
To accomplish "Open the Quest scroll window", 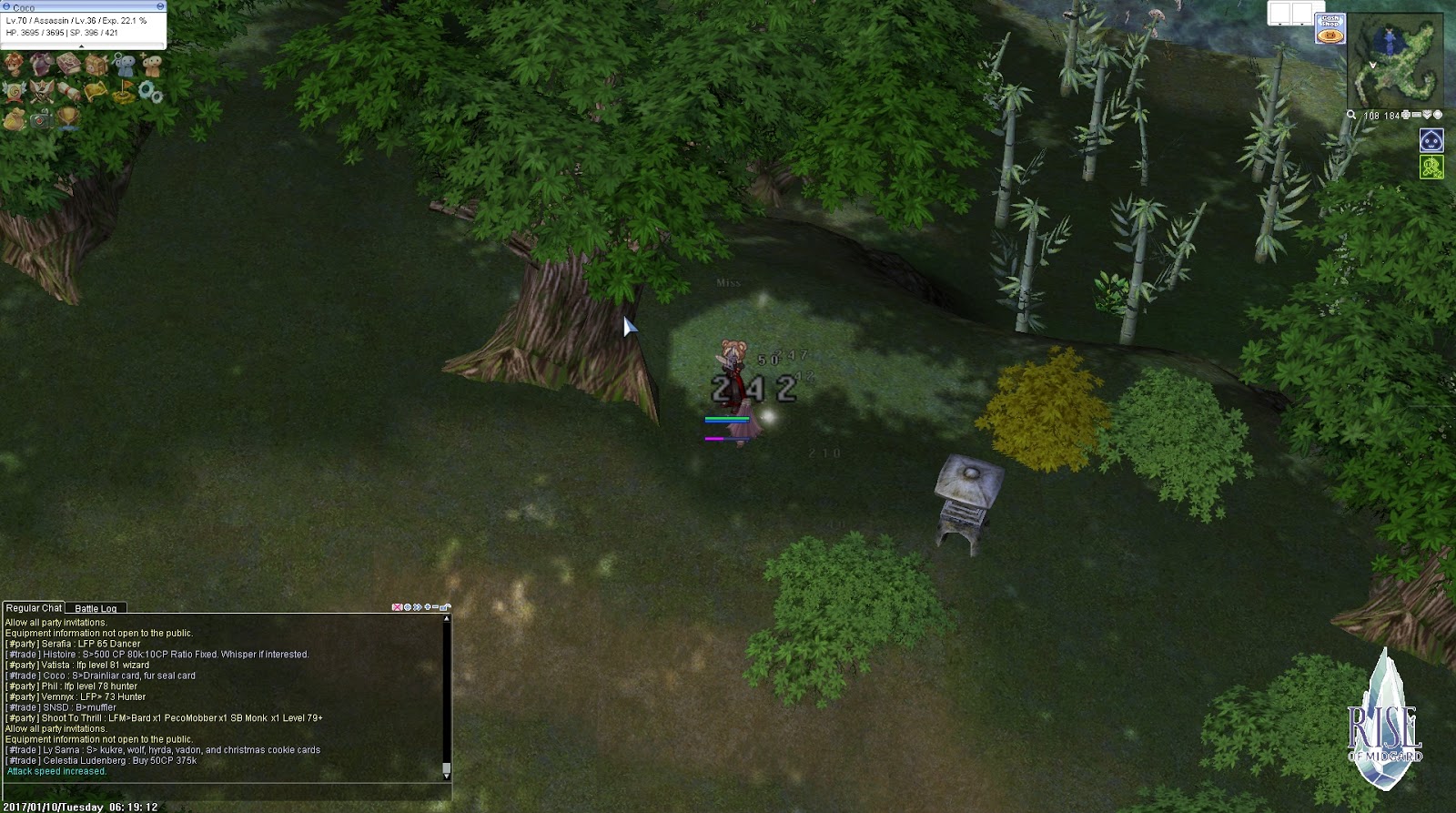I will point(69,91).
